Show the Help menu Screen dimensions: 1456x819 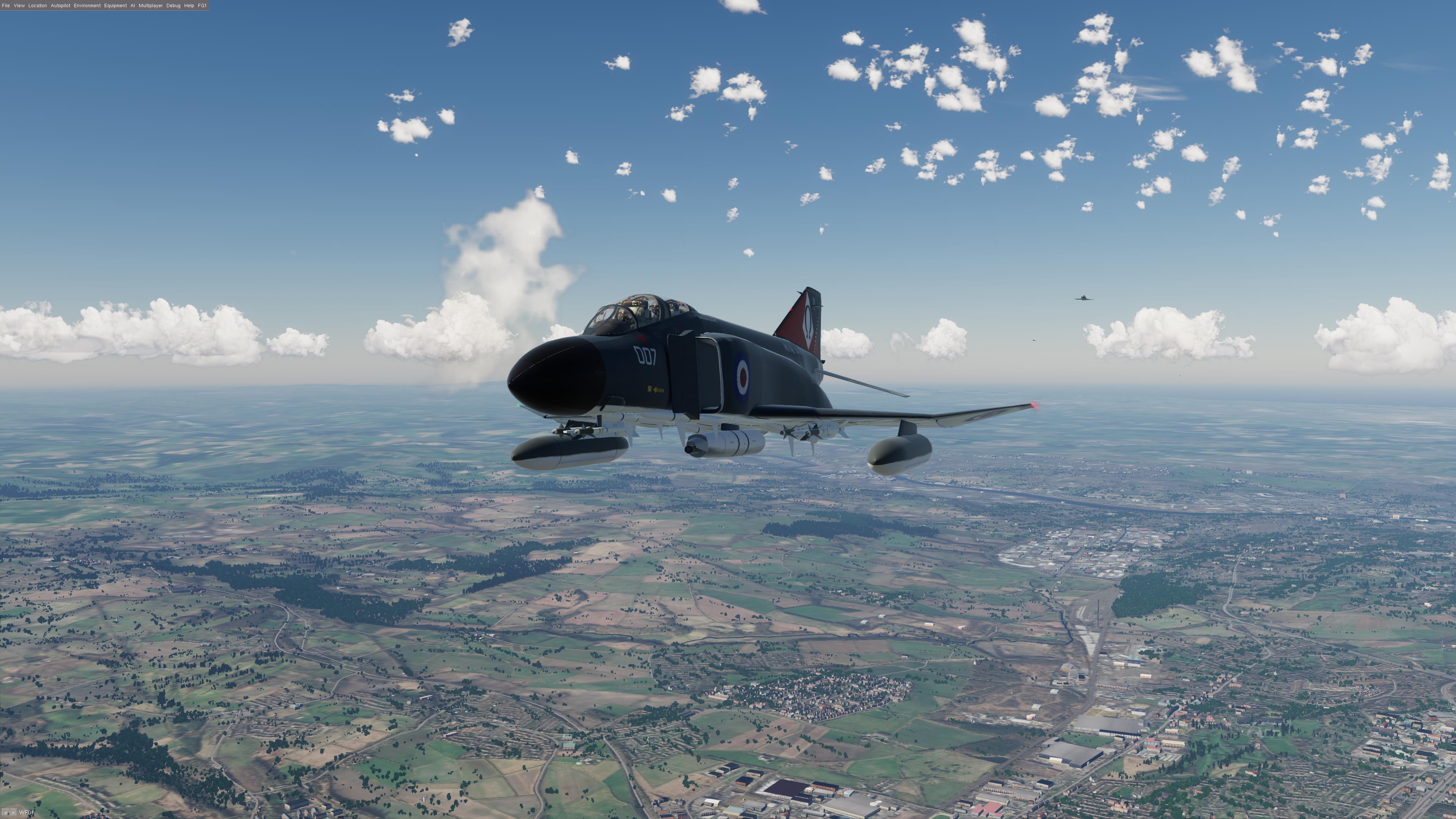pos(189,6)
